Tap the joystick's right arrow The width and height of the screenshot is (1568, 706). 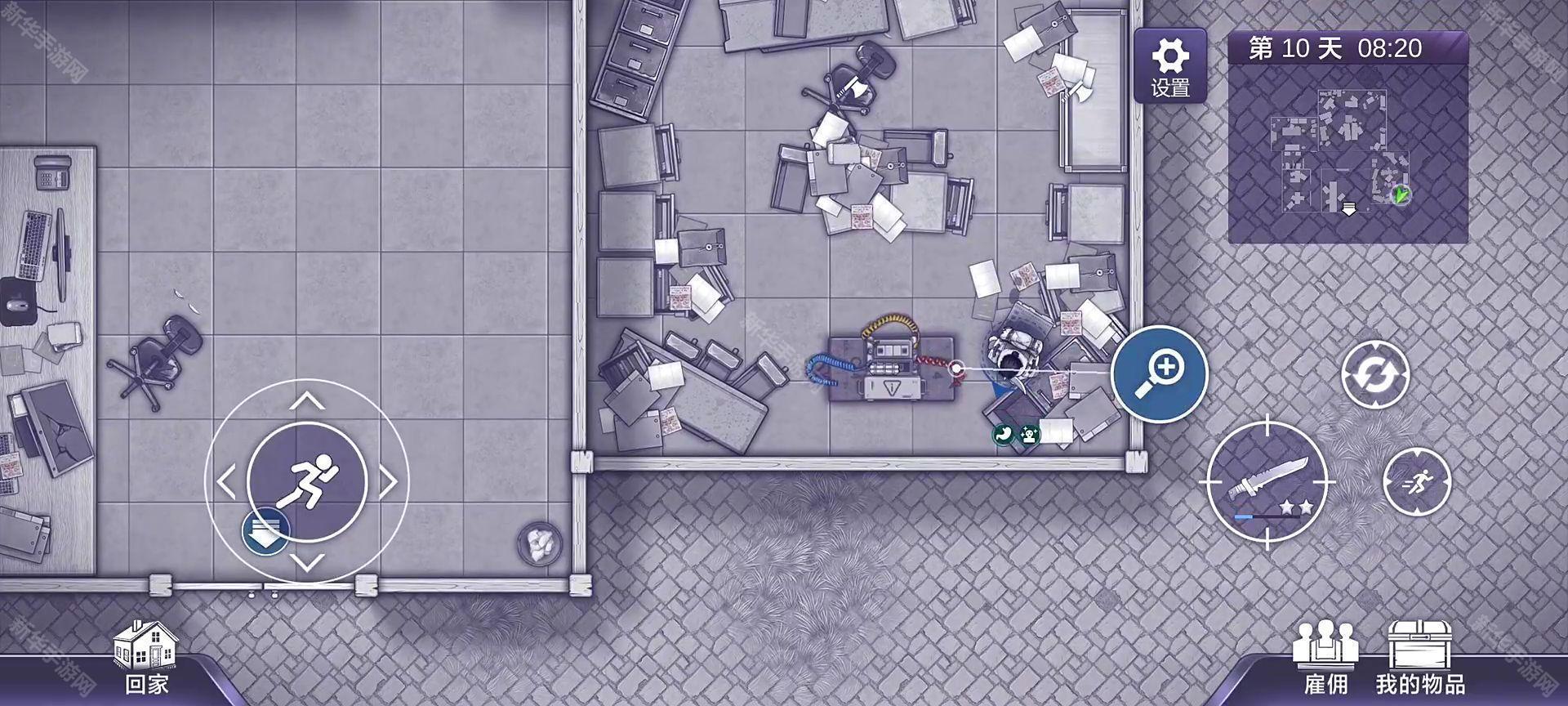[389, 482]
